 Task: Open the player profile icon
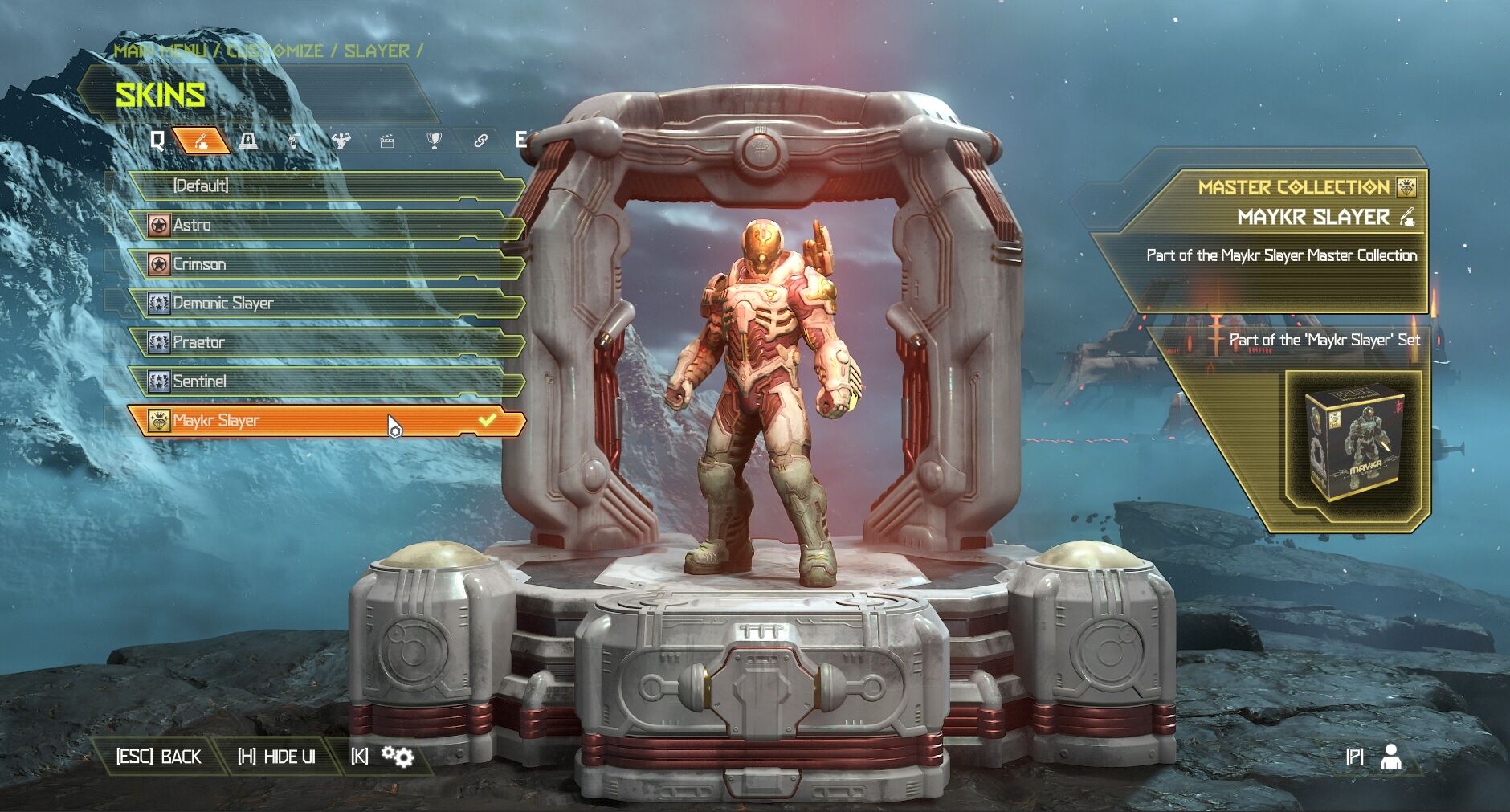1390,757
